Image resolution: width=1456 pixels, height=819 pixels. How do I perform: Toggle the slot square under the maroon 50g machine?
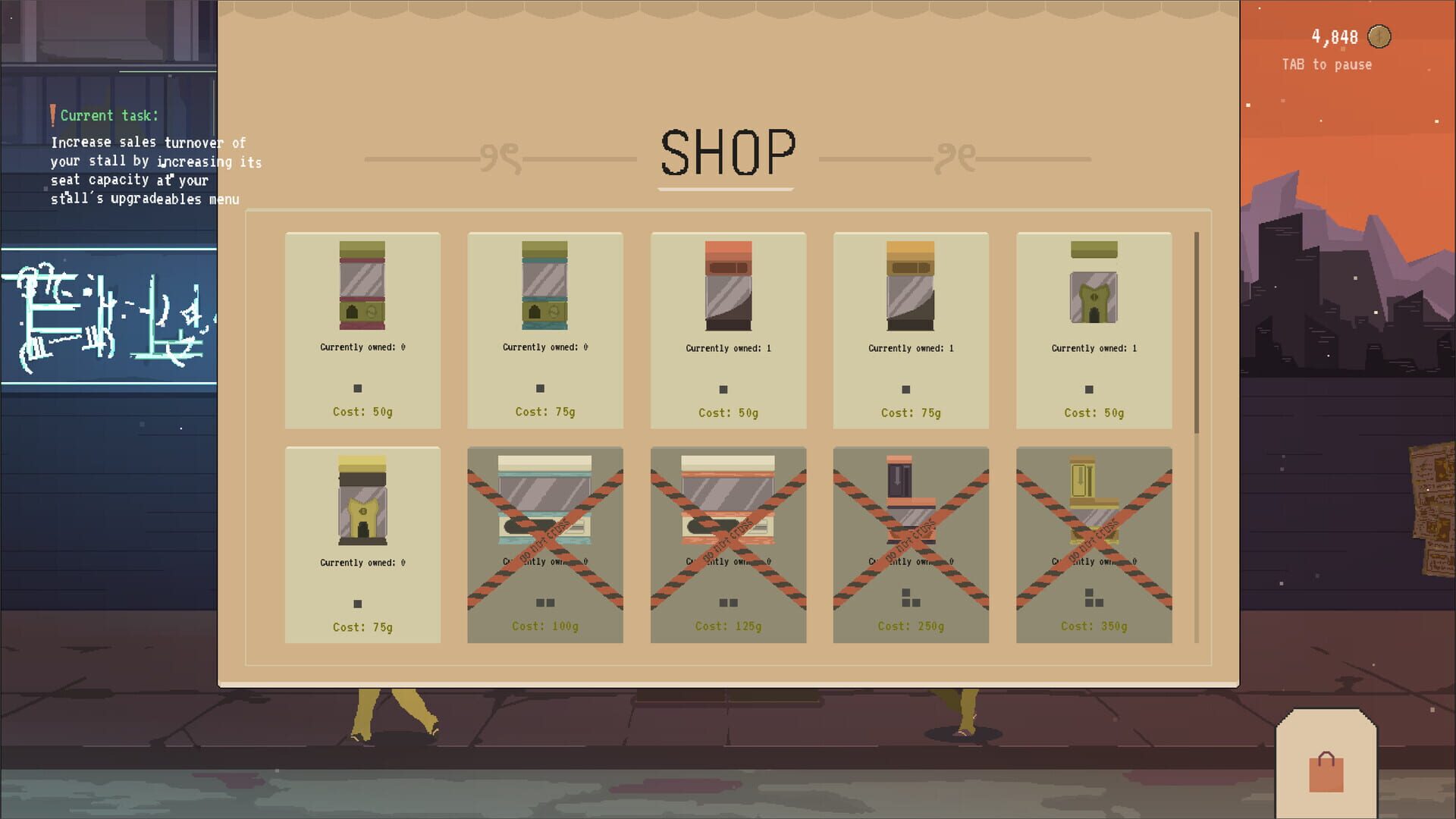pos(356,388)
